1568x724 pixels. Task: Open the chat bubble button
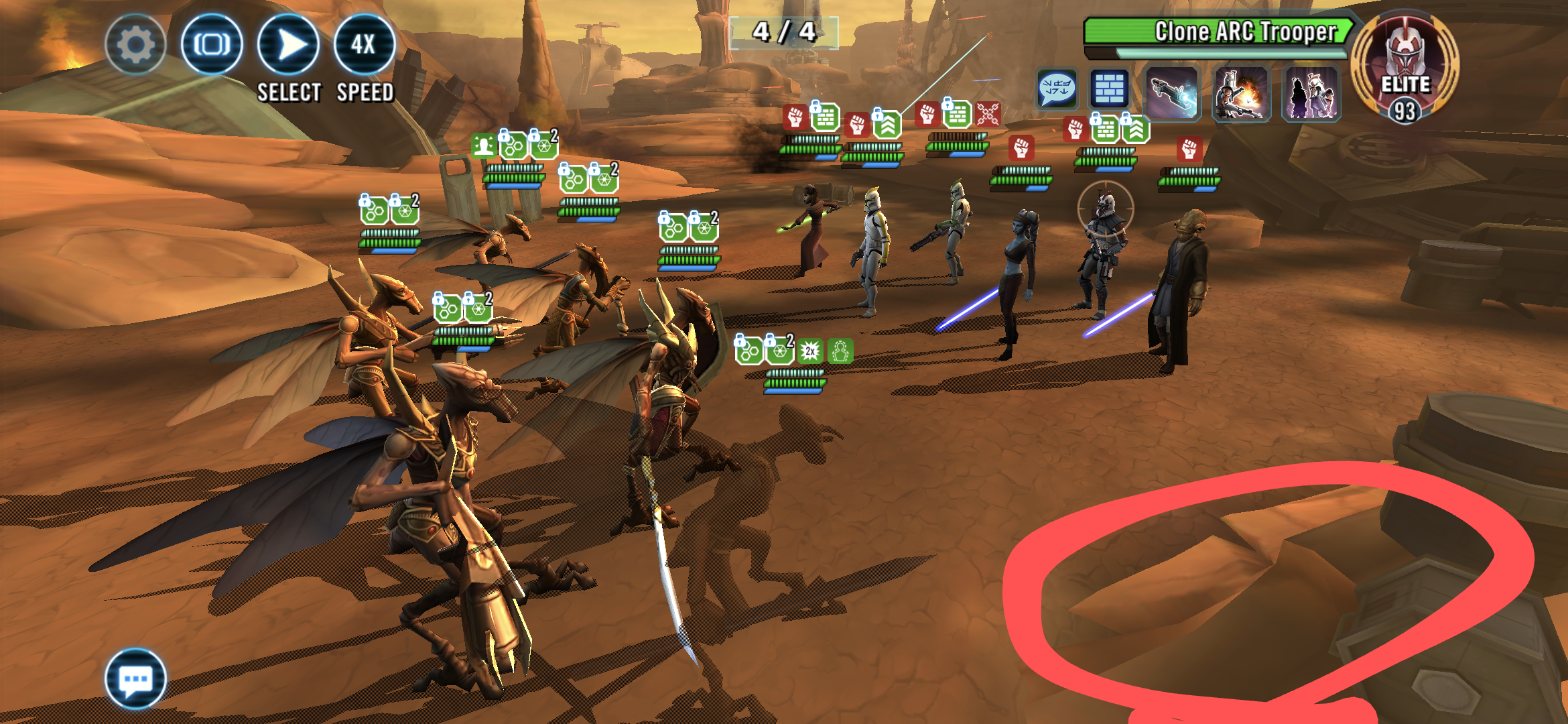point(136,679)
